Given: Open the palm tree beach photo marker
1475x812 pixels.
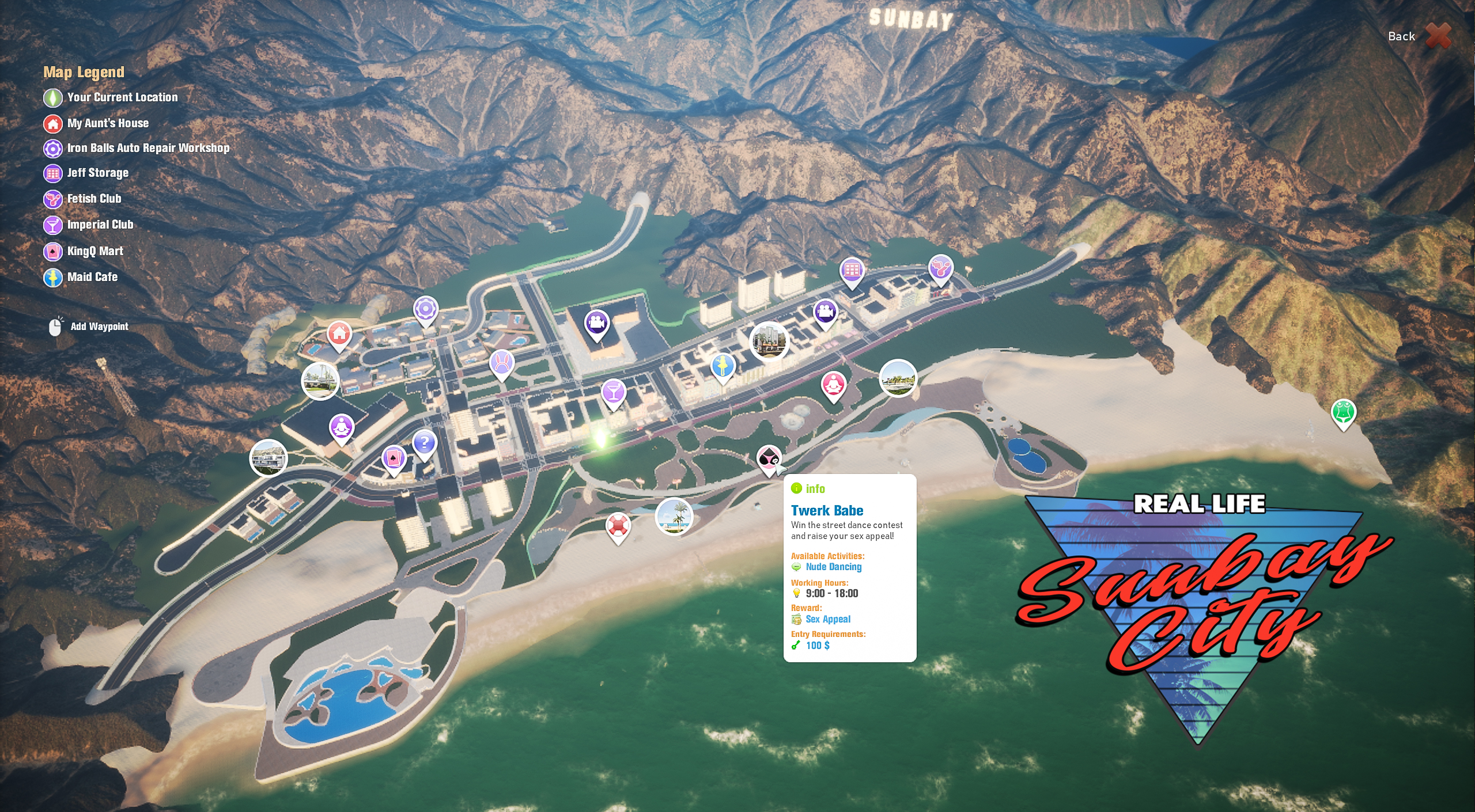Looking at the screenshot, I should tap(674, 516).
